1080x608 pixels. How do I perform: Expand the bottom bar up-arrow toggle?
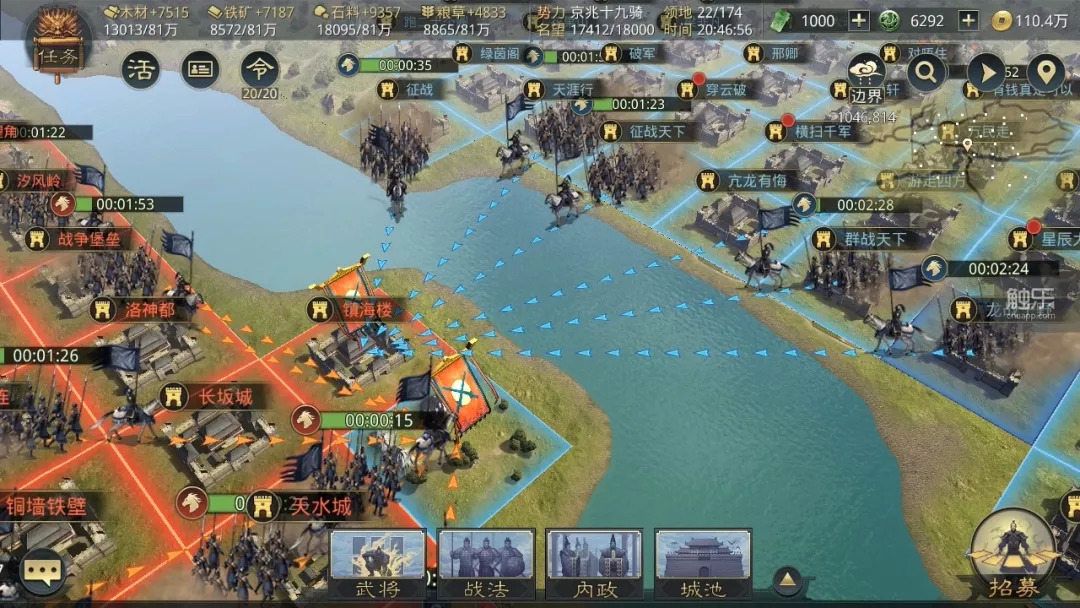[789, 579]
